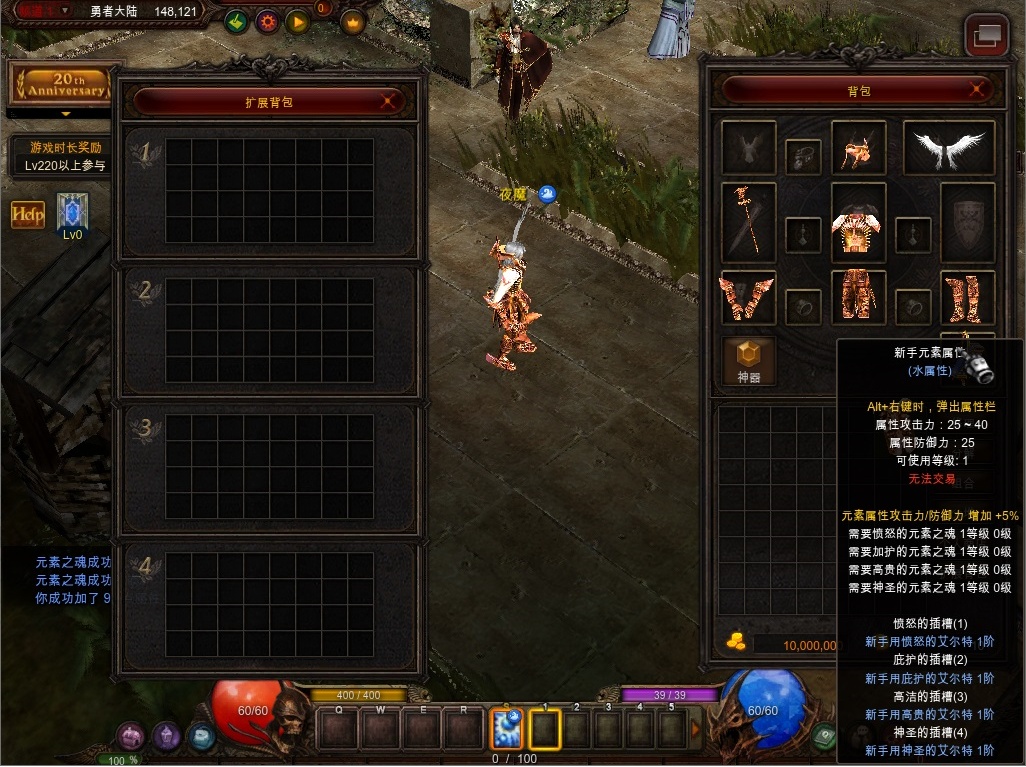Select the equipped staff weapon slot
Image resolution: width=1026 pixels, height=767 pixels.
748,222
